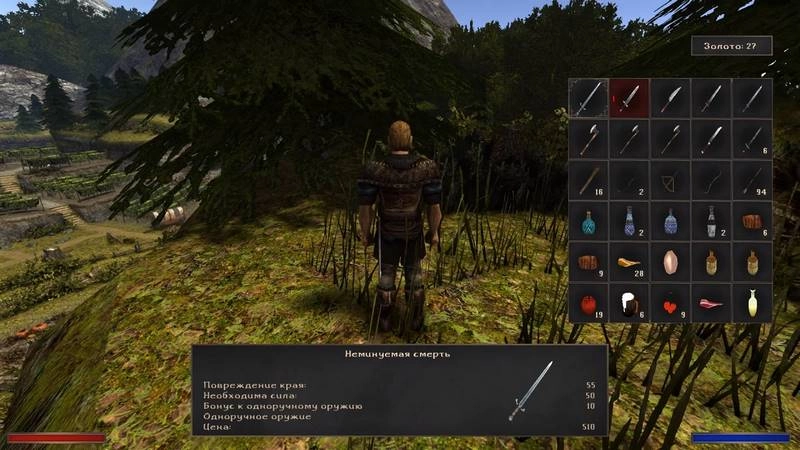Select the crossbow inventory slot

click(670, 180)
